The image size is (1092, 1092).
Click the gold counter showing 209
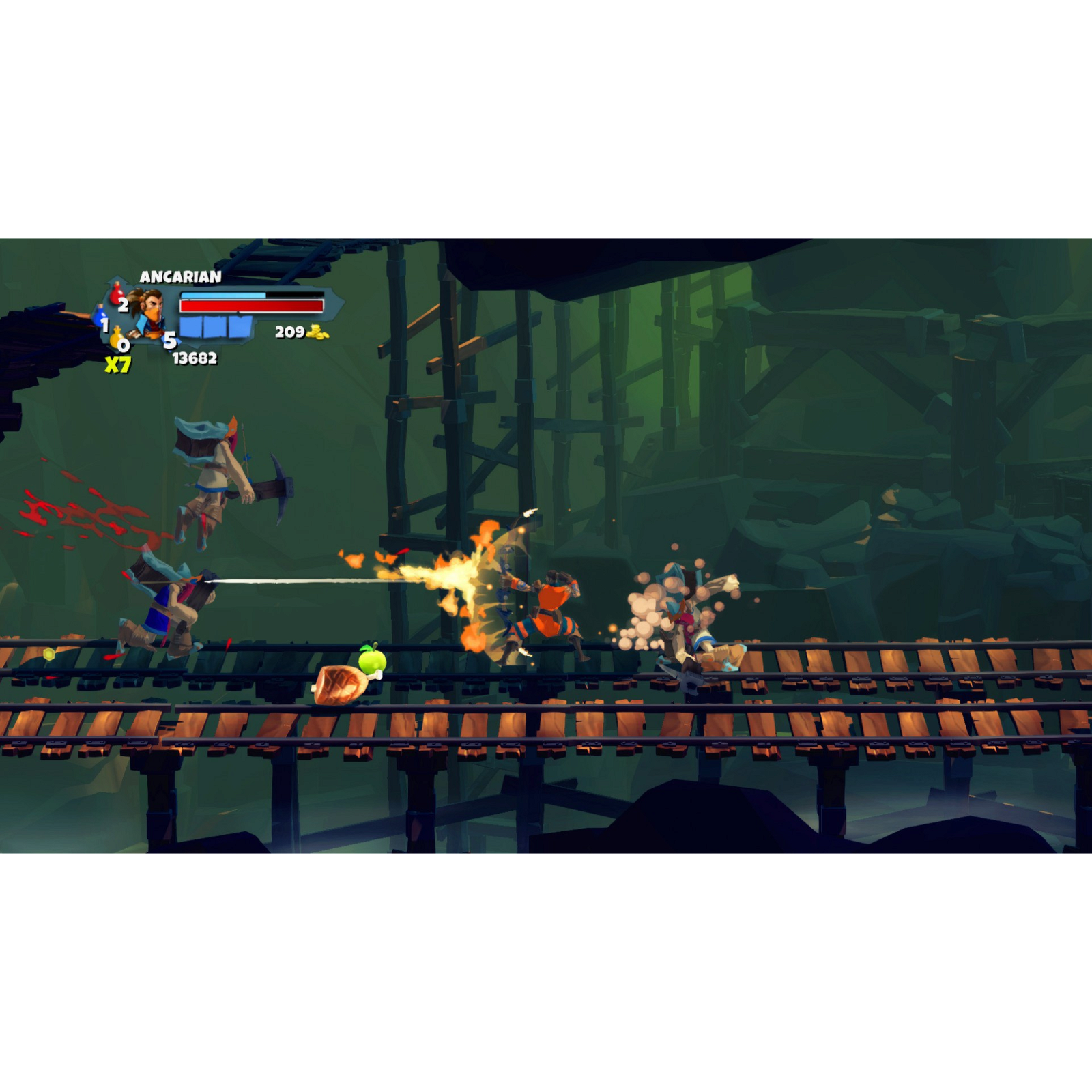pyautogui.click(x=291, y=332)
